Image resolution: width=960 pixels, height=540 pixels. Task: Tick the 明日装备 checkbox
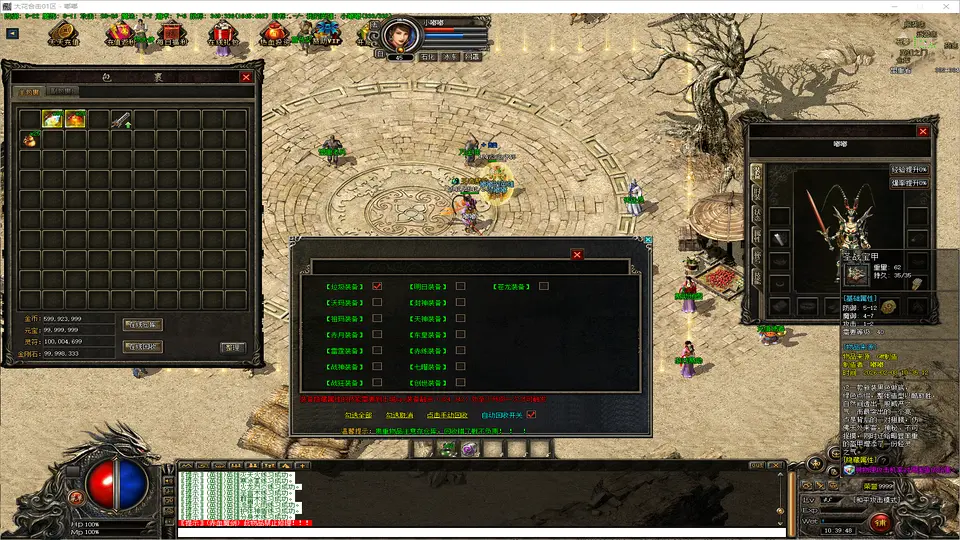[461, 286]
